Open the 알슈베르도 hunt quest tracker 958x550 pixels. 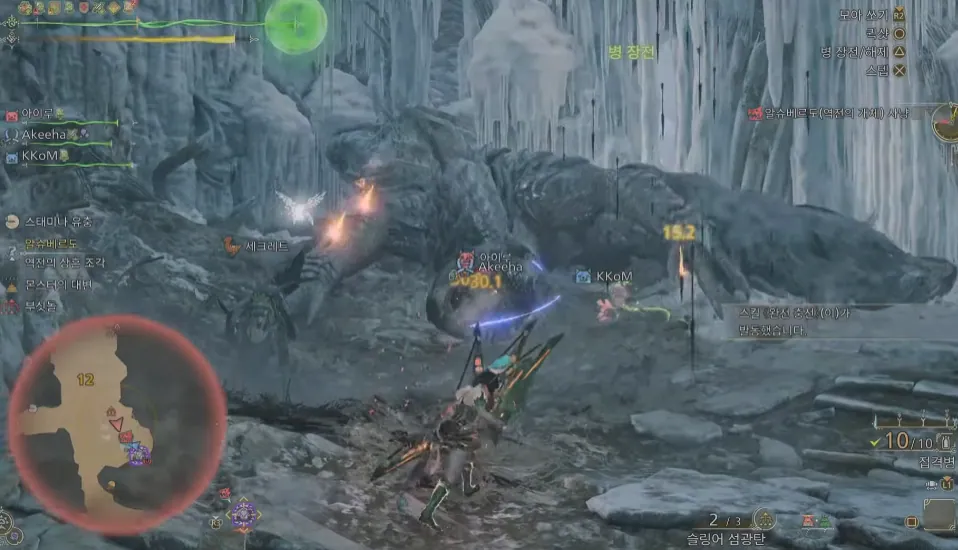832,114
